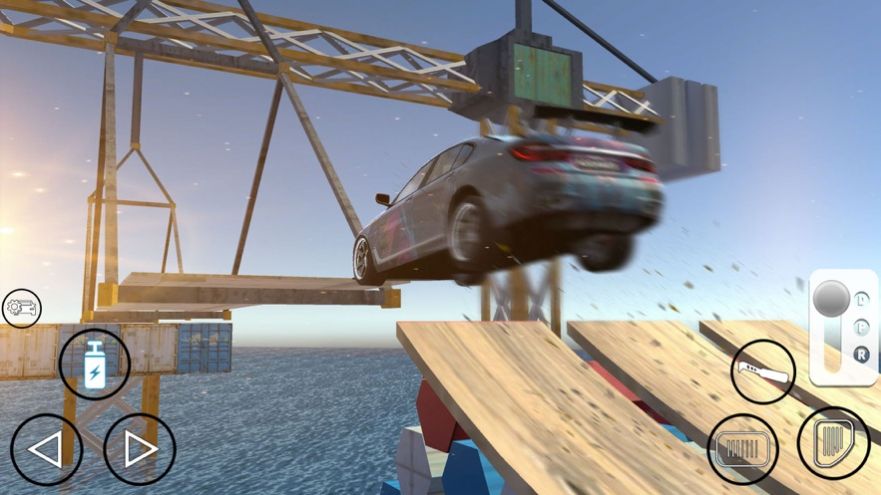This screenshot has width=881, height=495.
Task: Push the gas accelerator pedal button
Action: [x=833, y=442]
